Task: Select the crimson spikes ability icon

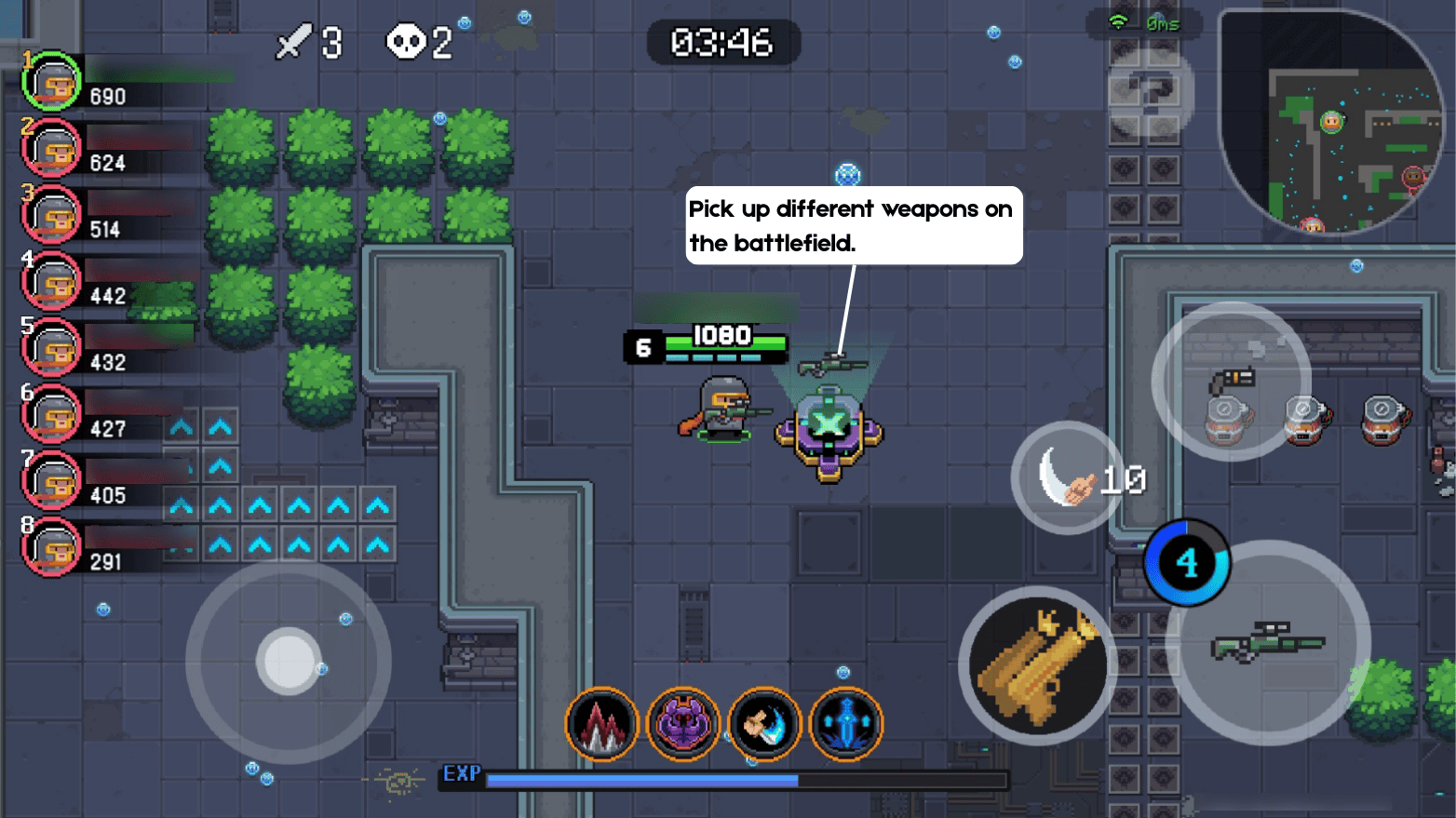Action: pyautogui.click(x=602, y=725)
